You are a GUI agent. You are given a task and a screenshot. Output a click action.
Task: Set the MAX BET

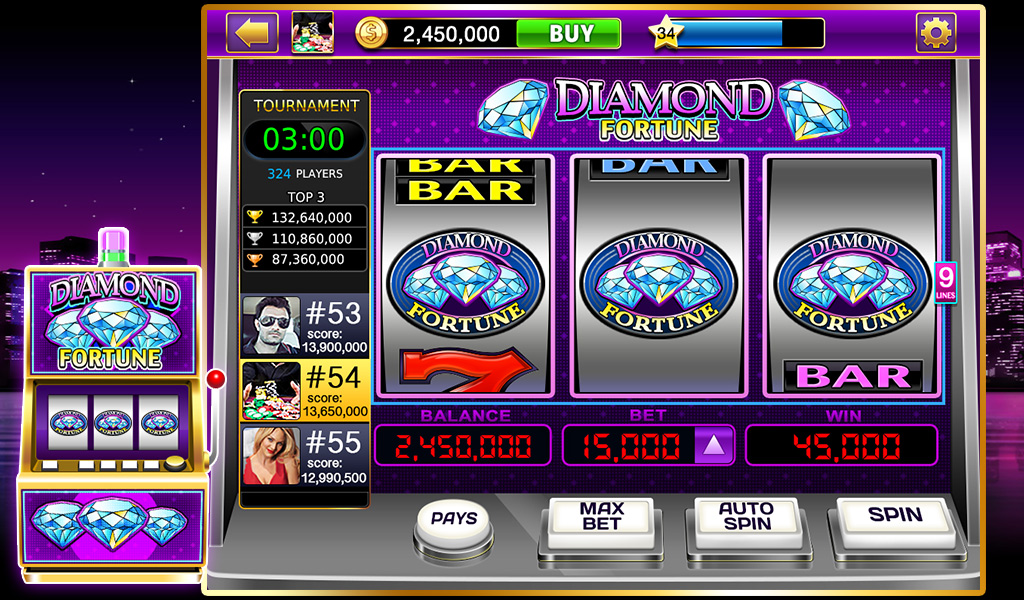click(601, 520)
